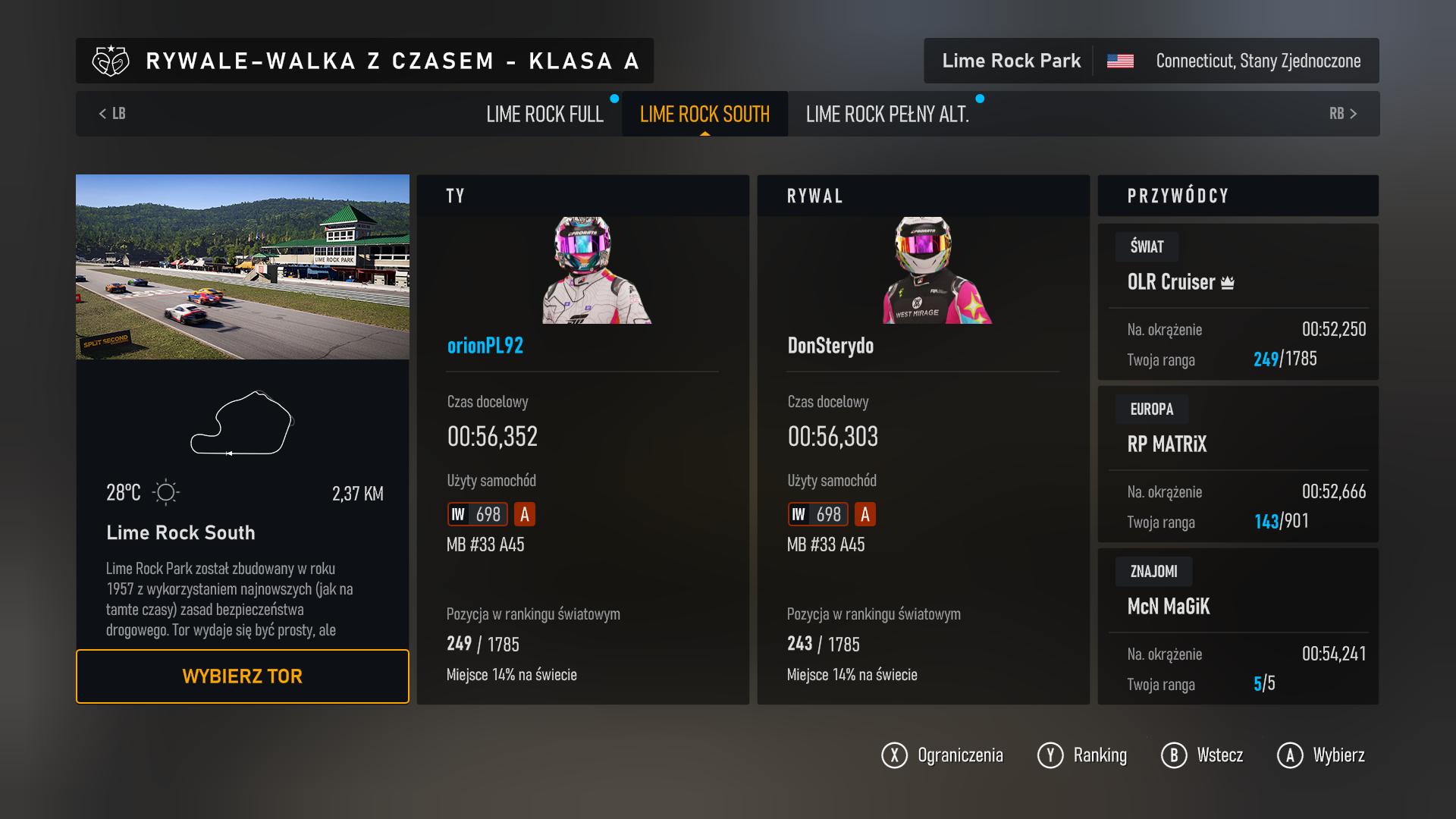Select the EUROPA leaderboard panel

tap(1238, 464)
